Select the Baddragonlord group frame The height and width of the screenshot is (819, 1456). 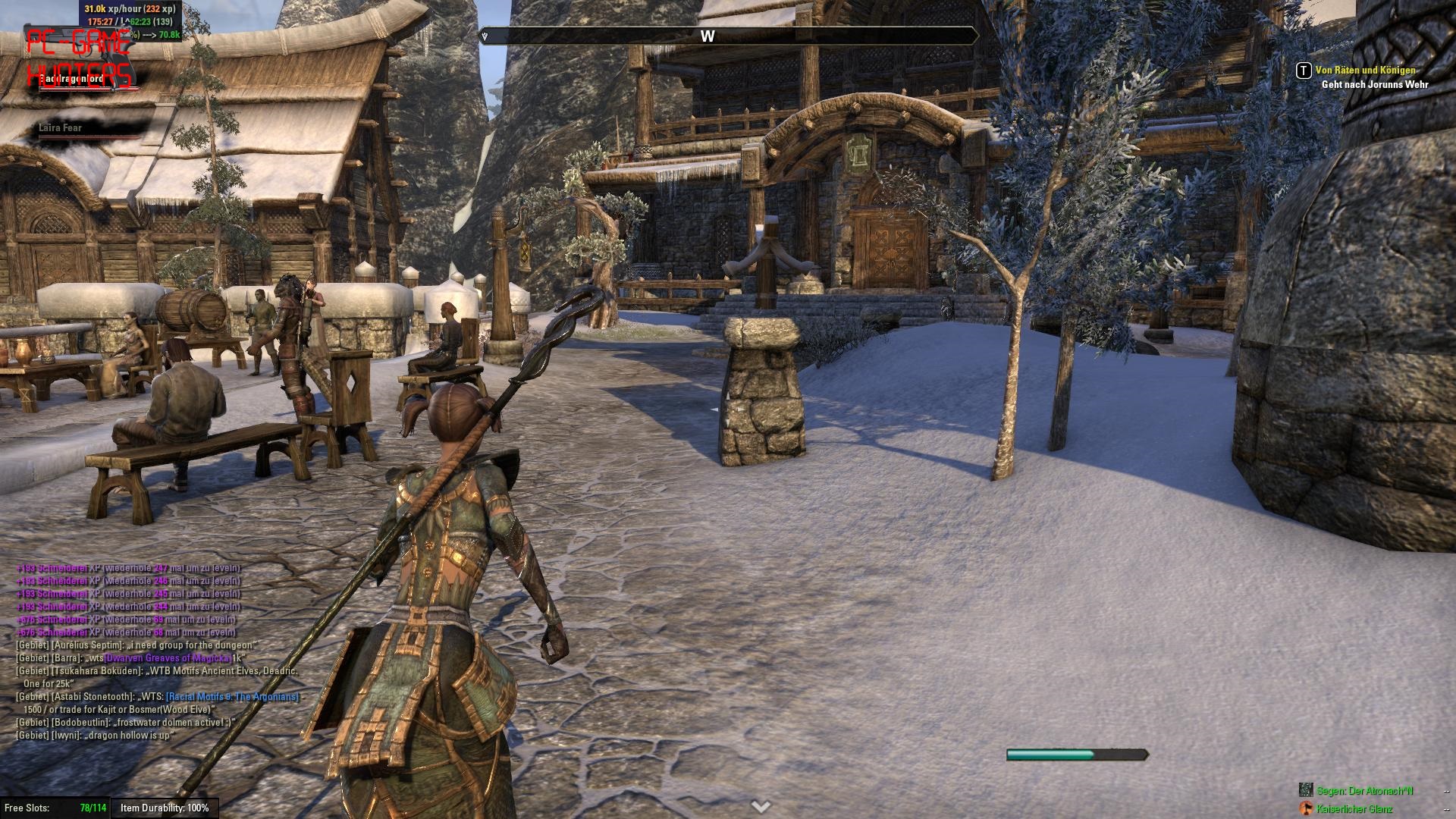[x=71, y=79]
